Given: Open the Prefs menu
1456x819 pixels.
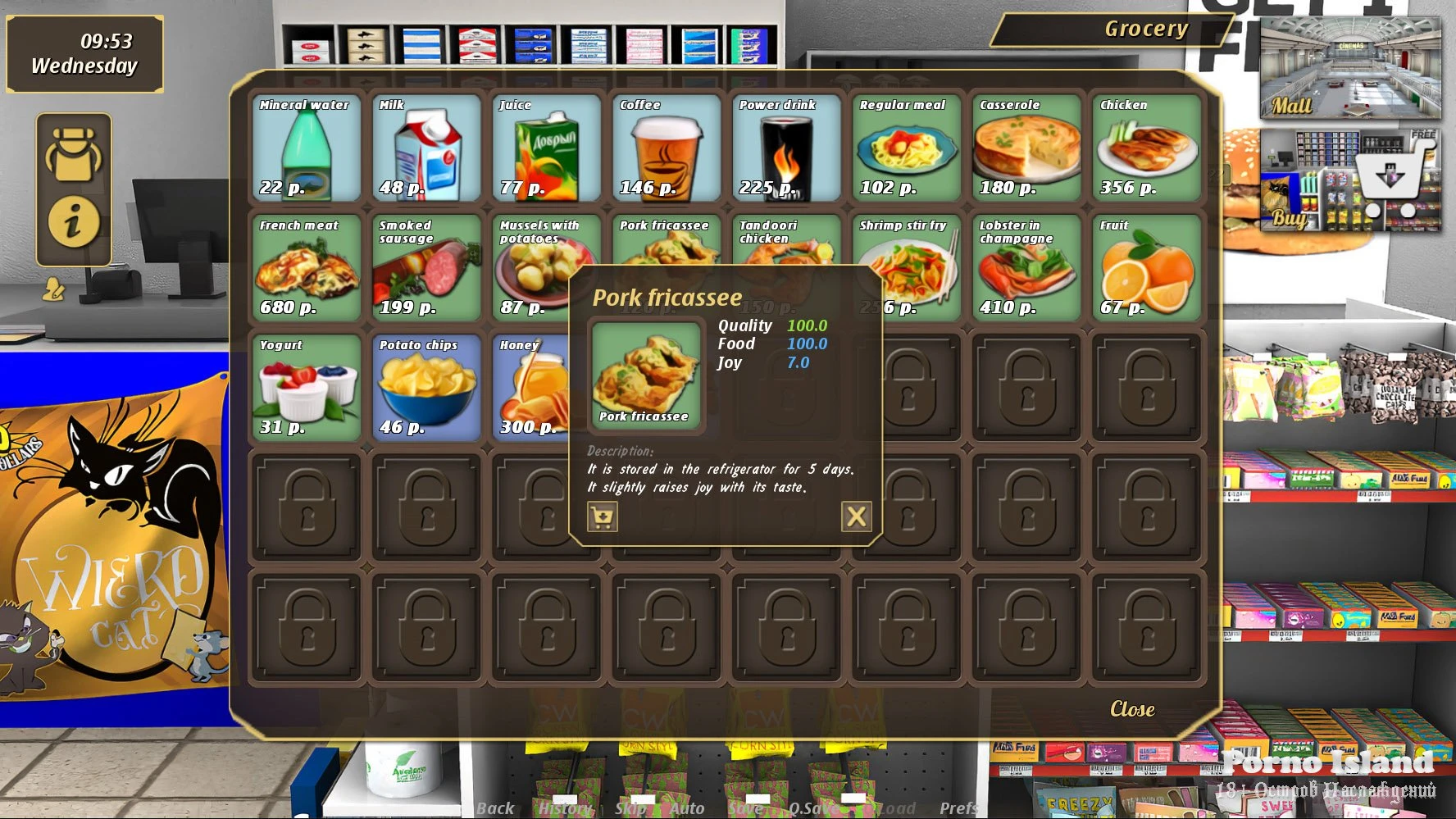Looking at the screenshot, I should coord(958,808).
